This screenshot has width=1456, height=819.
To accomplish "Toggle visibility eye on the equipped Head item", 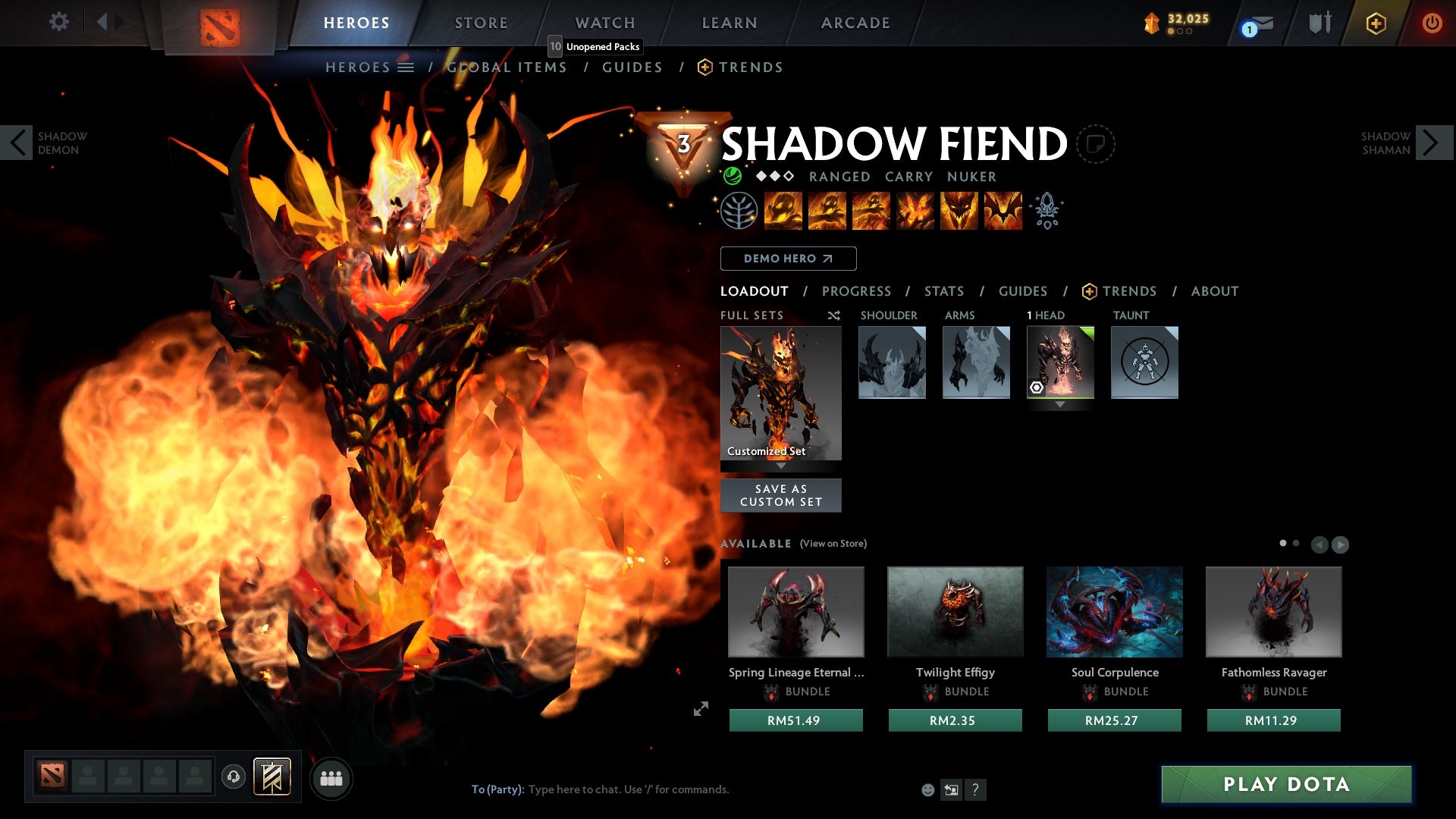I will [1038, 389].
